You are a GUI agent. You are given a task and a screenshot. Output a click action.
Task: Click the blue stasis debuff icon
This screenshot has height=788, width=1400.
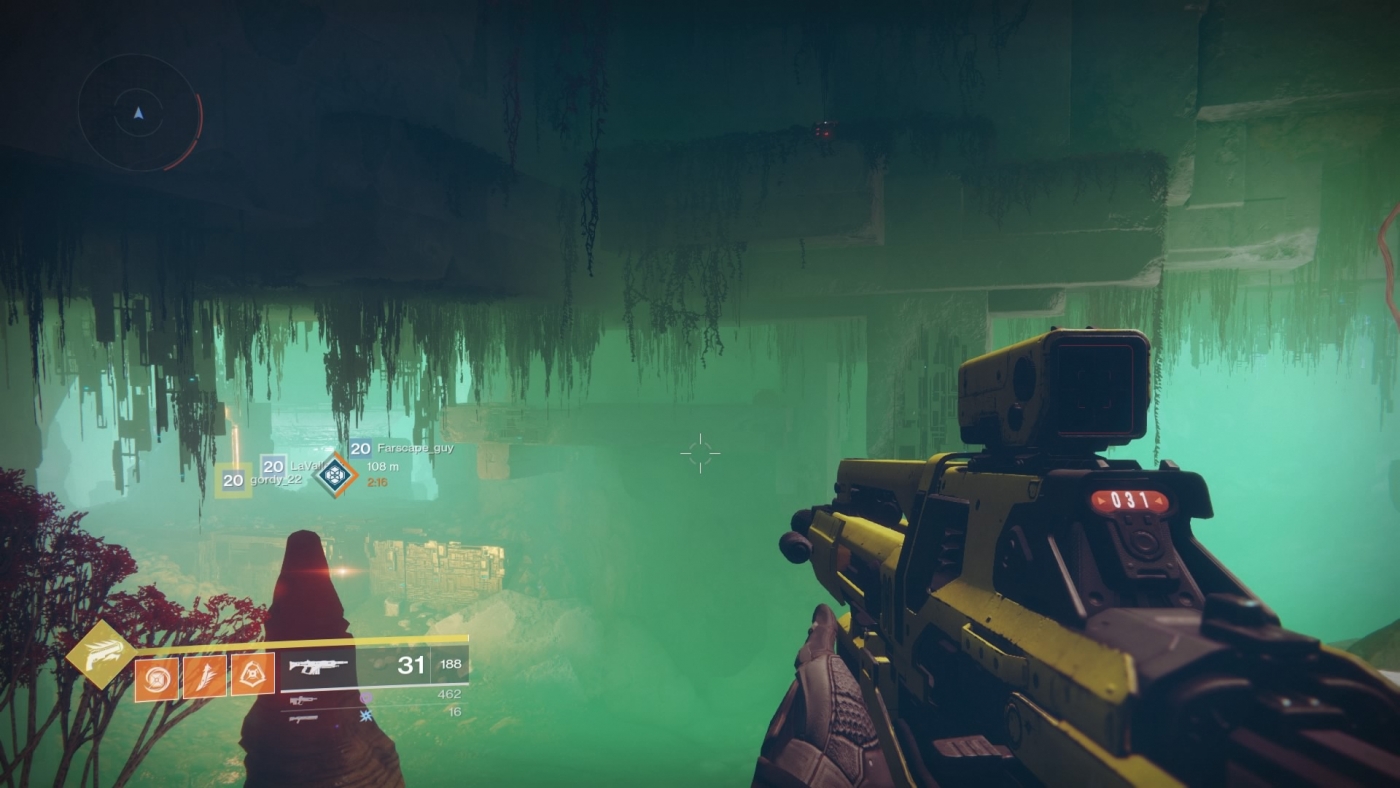click(366, 714)
